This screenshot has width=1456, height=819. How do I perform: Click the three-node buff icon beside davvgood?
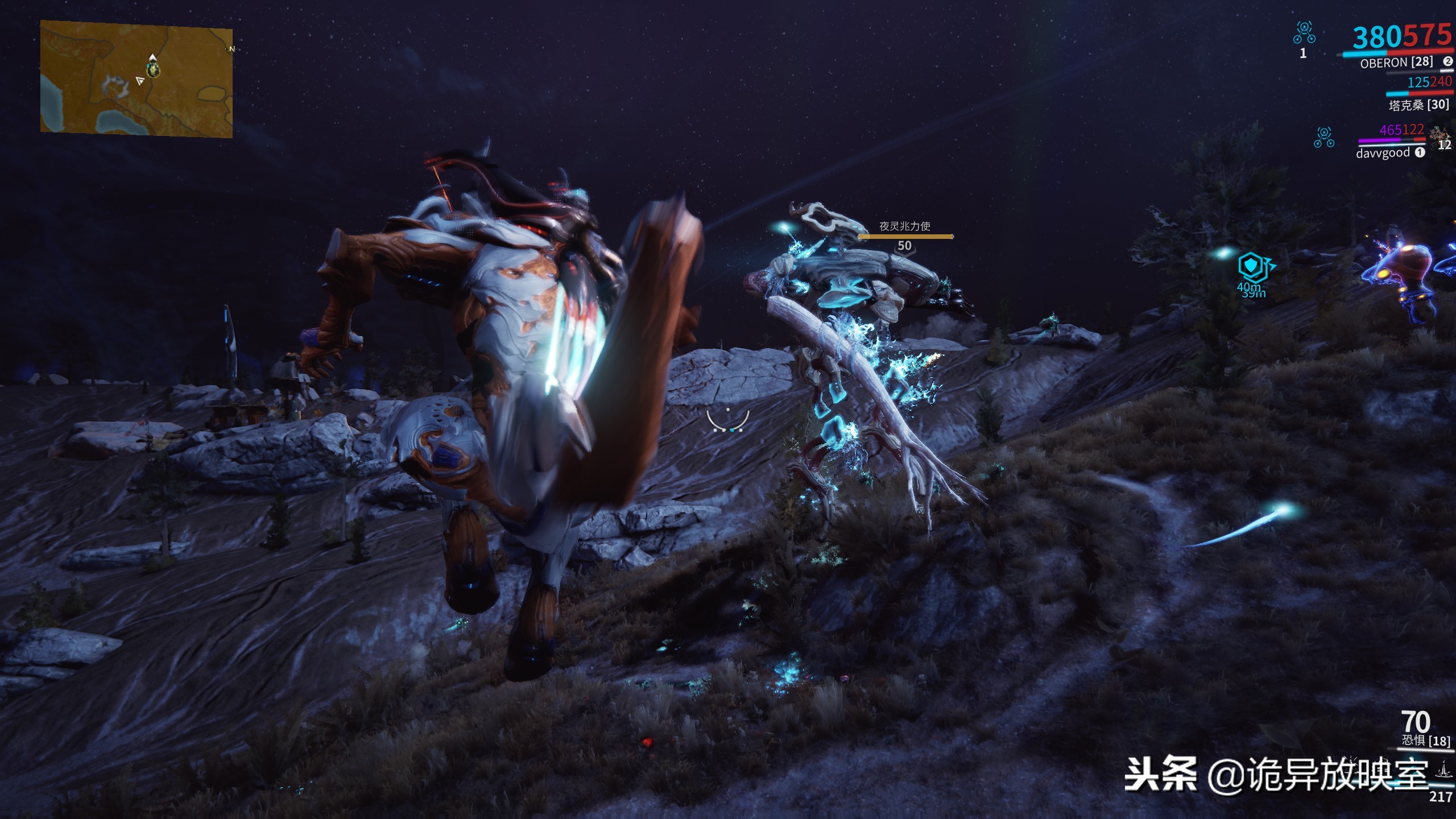[x=1323, y=138]
